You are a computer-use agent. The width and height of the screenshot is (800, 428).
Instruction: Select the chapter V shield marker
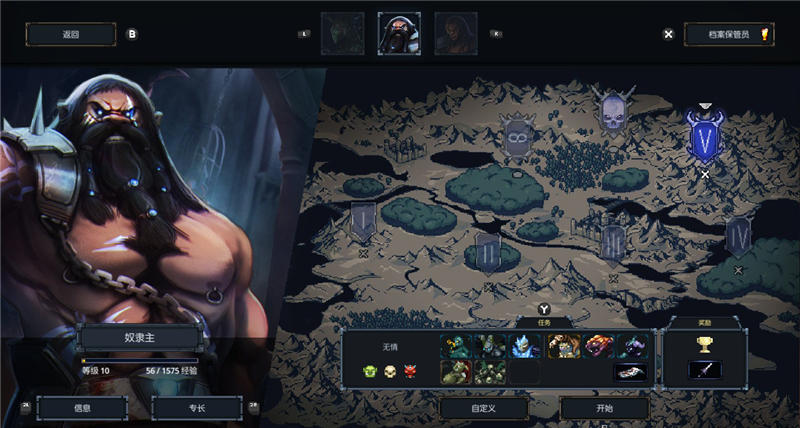pyautogui.click(x=705, y=137)
